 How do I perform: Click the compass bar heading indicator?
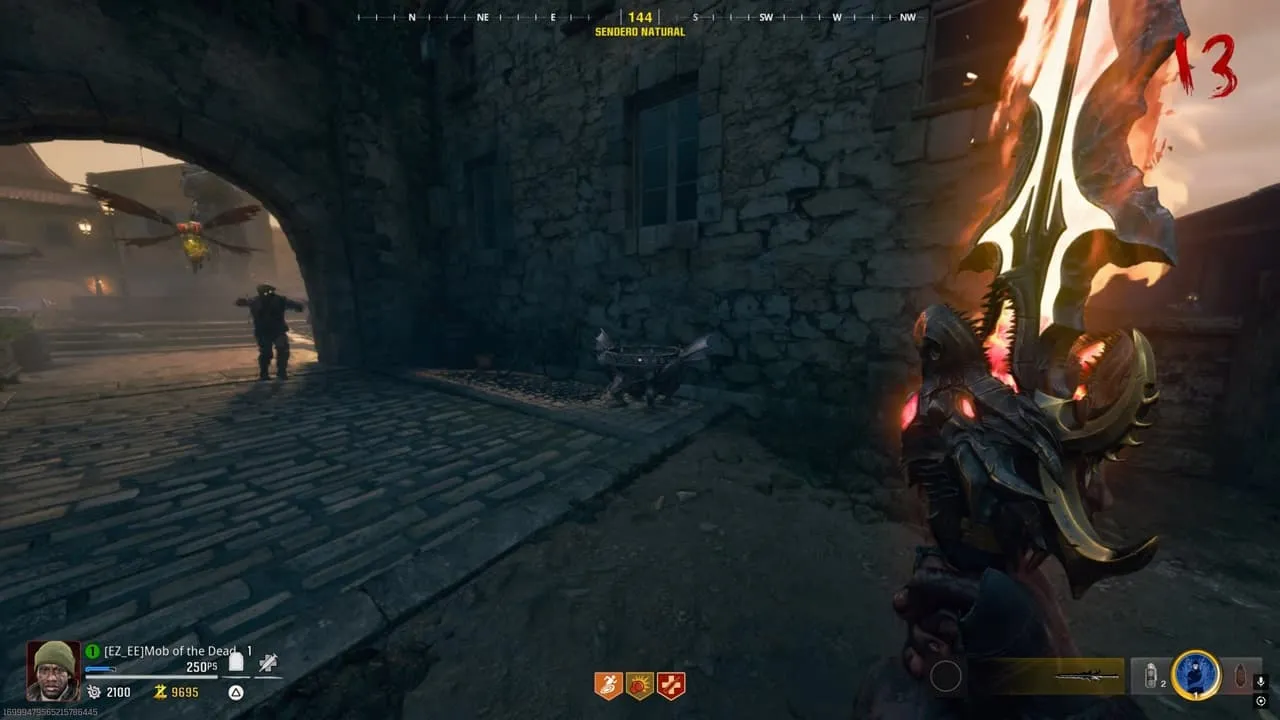[640, 17]
